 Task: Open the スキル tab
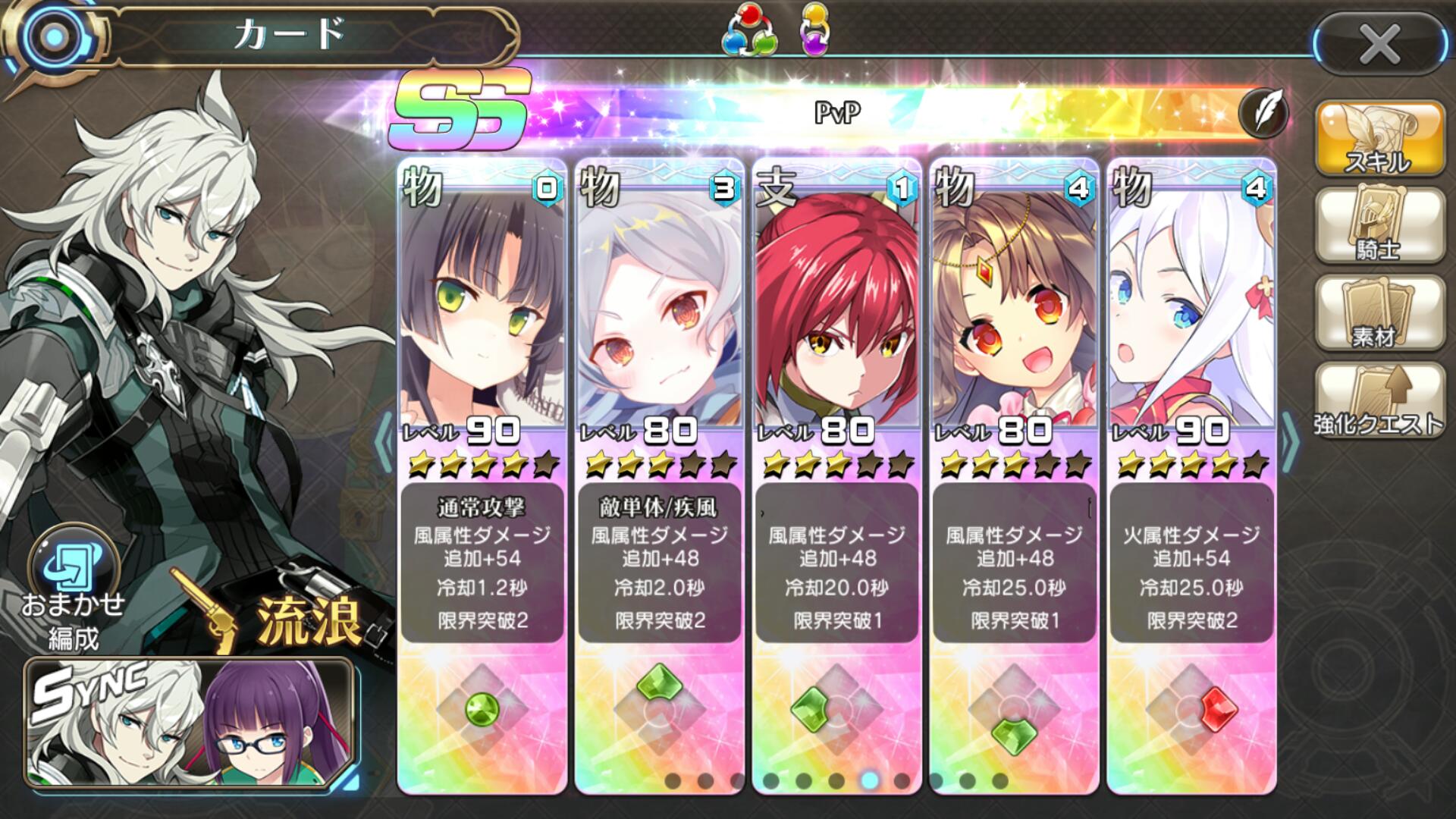pos(1378,140)
